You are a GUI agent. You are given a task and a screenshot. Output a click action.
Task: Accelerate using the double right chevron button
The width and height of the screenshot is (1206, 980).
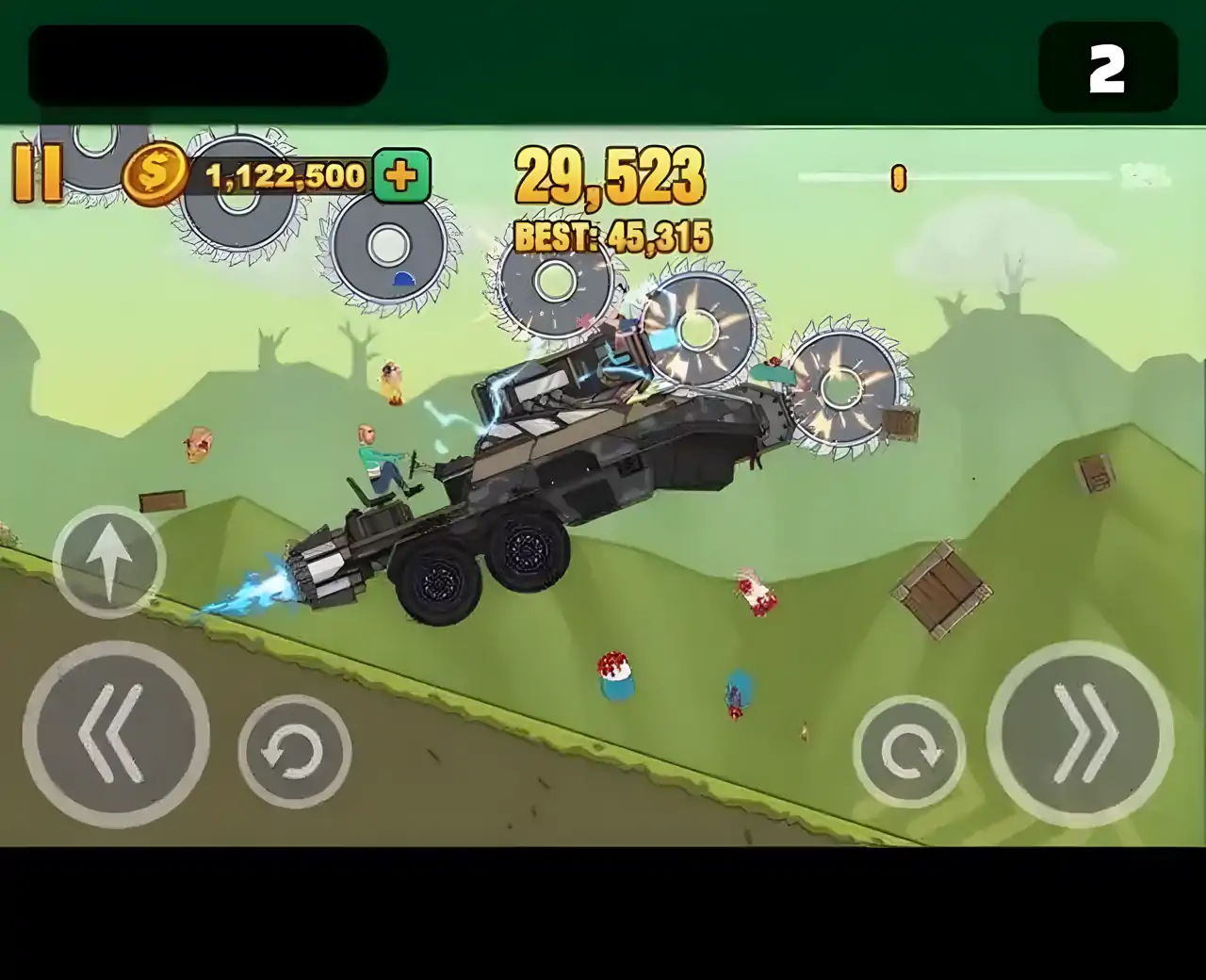tap(1080, 734)
